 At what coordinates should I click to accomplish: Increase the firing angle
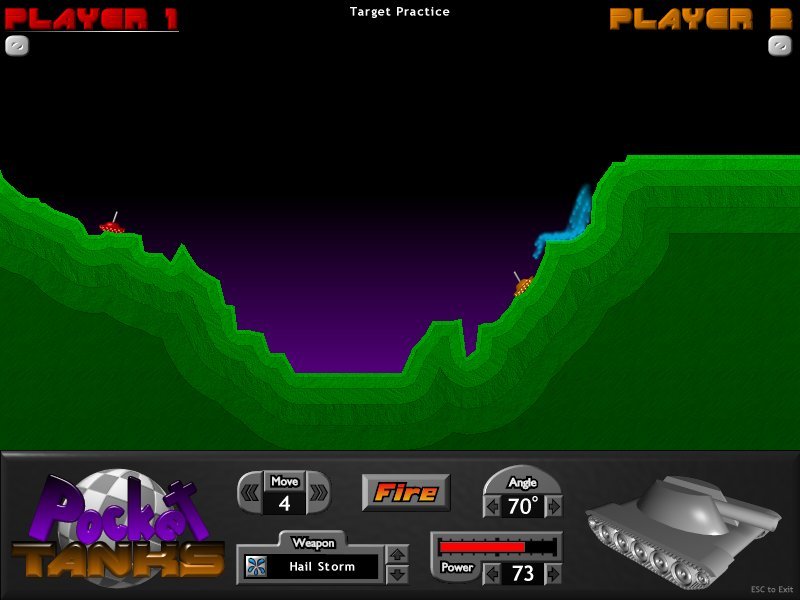pyautogui.click(x=554, y=506)
